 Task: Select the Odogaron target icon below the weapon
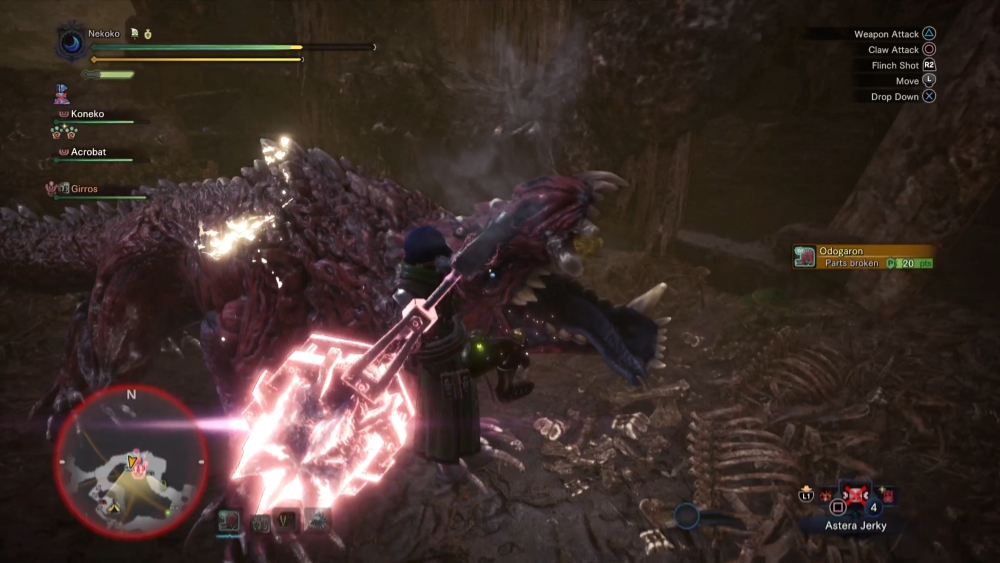228,520
